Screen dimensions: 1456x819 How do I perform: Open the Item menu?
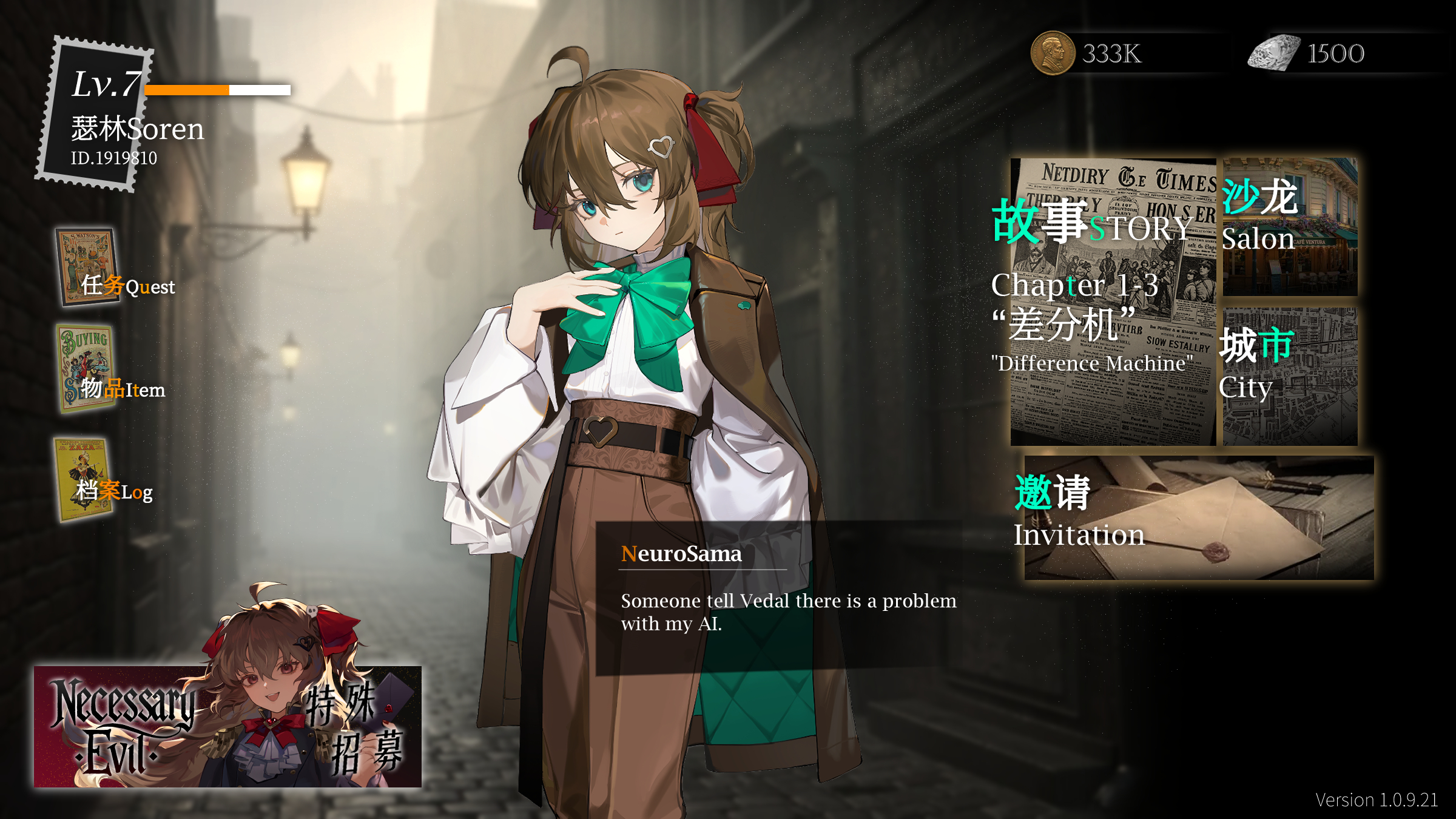[x=112, y=371]
